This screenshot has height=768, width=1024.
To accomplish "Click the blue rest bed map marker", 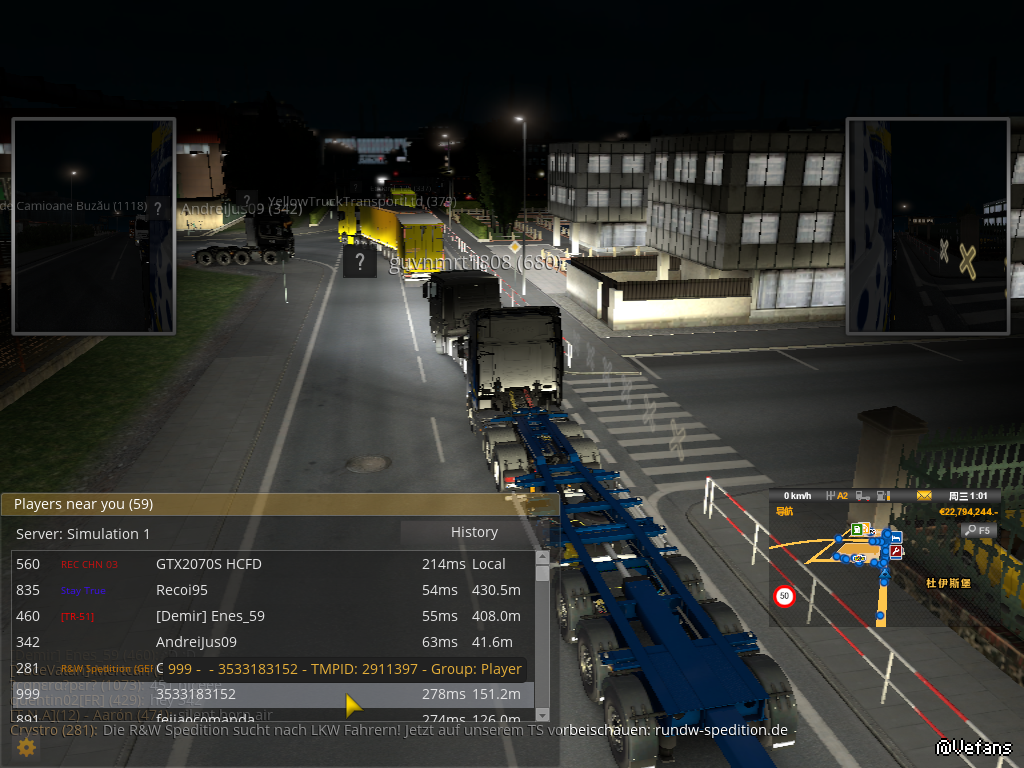I will [x=896, y=537].
